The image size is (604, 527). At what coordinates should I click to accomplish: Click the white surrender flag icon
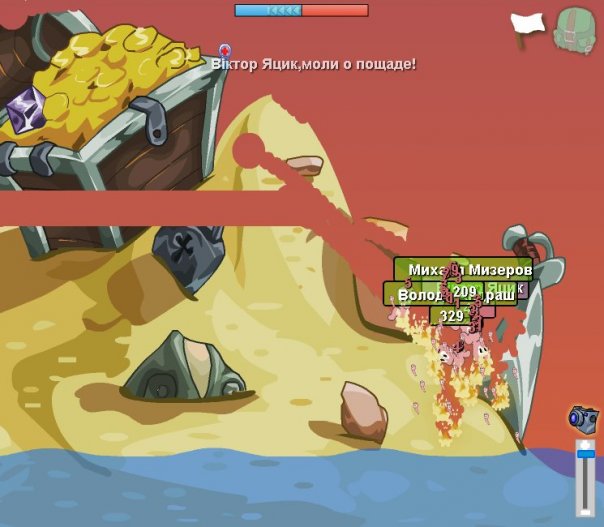pos(527,24)
